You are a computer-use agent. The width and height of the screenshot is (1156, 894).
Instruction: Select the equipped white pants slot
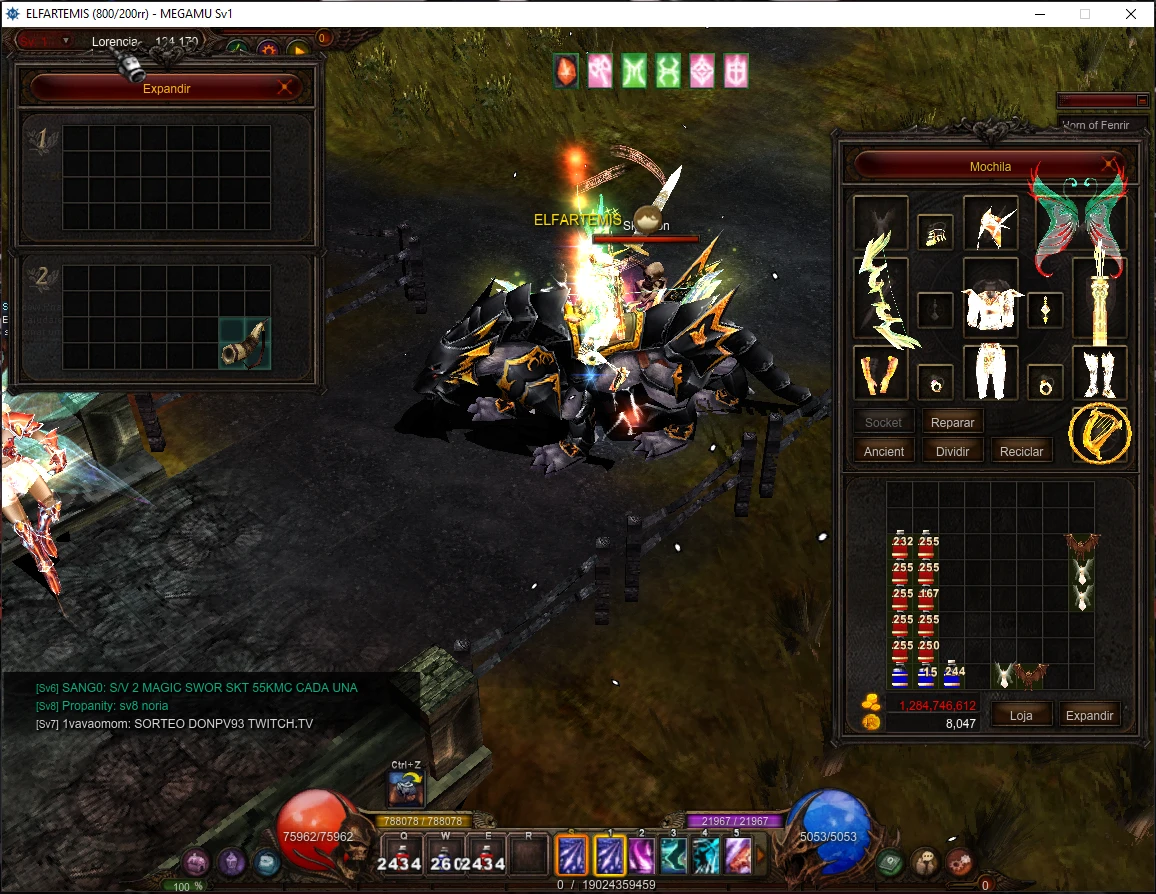[990, 373]
